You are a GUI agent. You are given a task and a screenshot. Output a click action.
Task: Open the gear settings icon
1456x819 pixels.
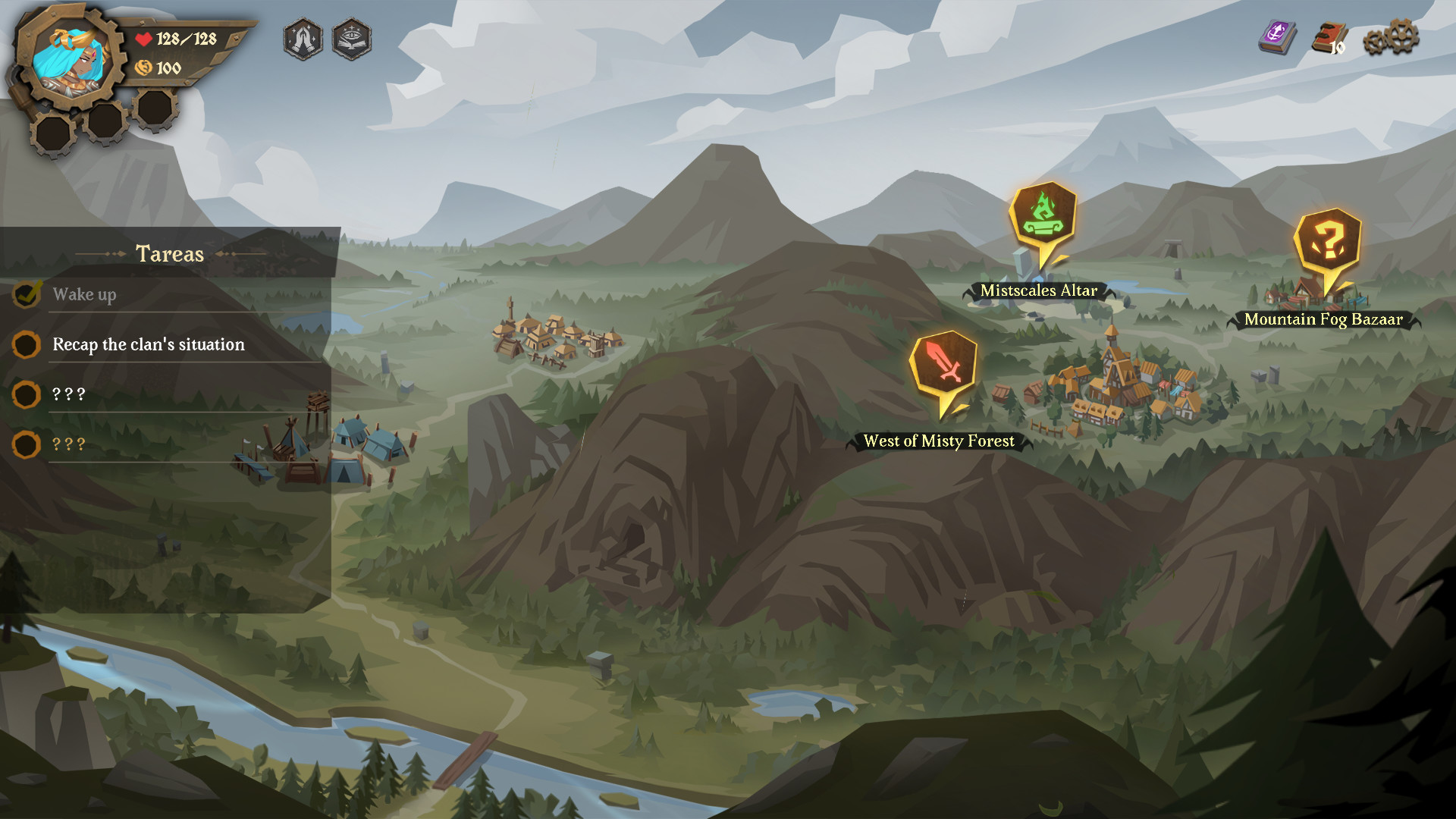[x=1391, y=38]
